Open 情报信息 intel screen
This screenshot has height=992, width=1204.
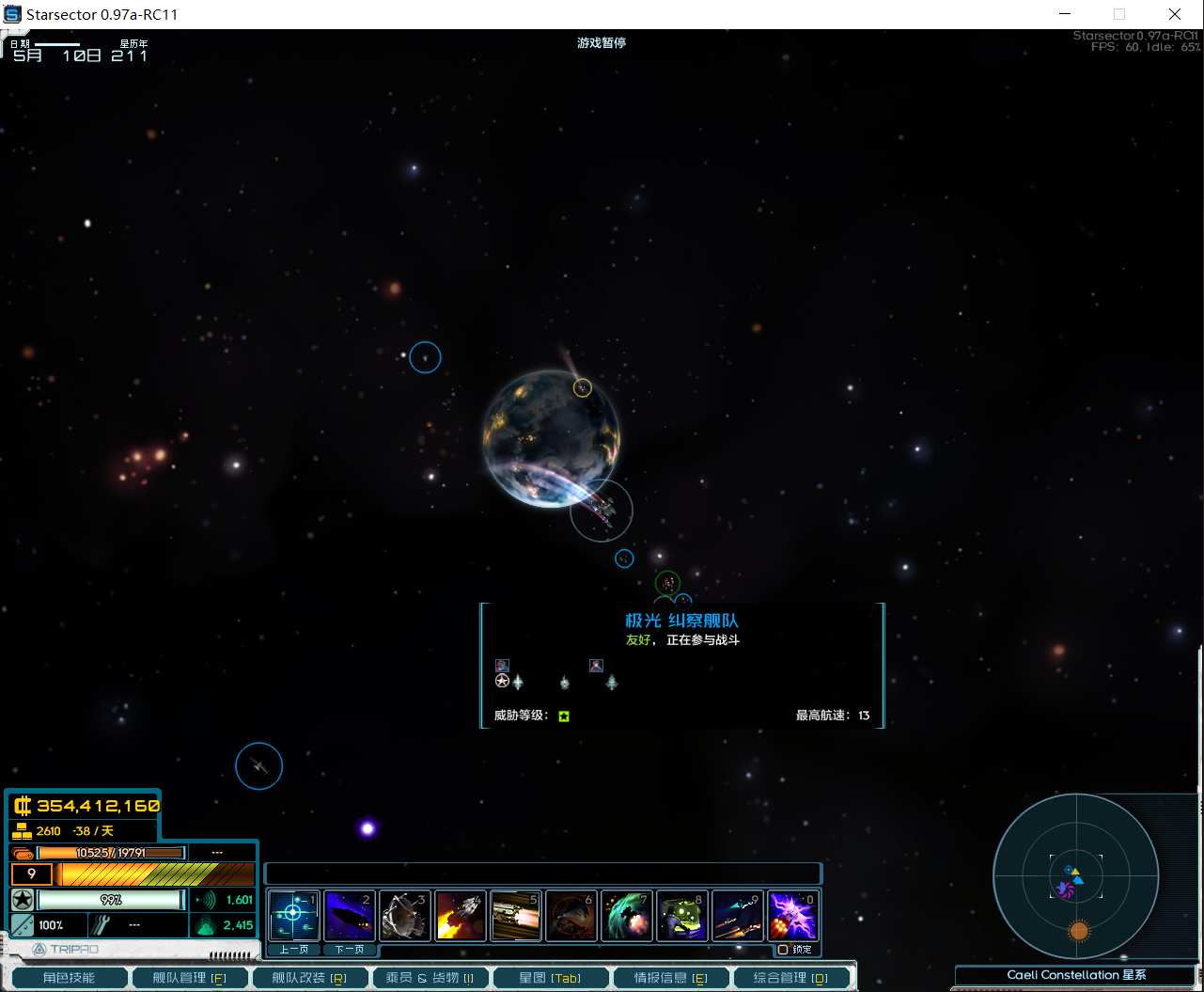coord(670,978)
